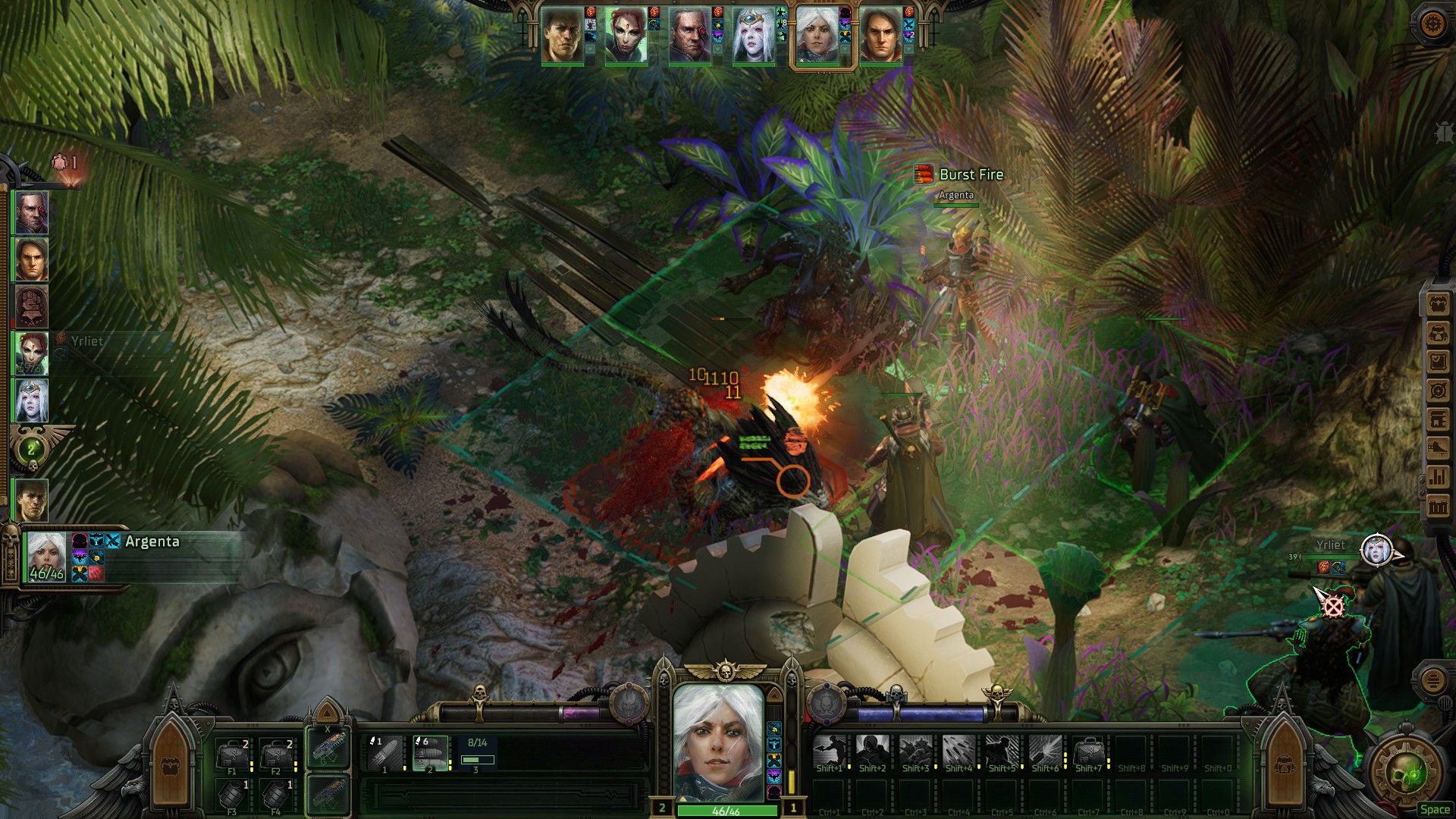Image resolution: width=1456 pixels, height=819 pixels.
Task: Expand the collapsed arrow panel right of the portrait
Action: 775,695
